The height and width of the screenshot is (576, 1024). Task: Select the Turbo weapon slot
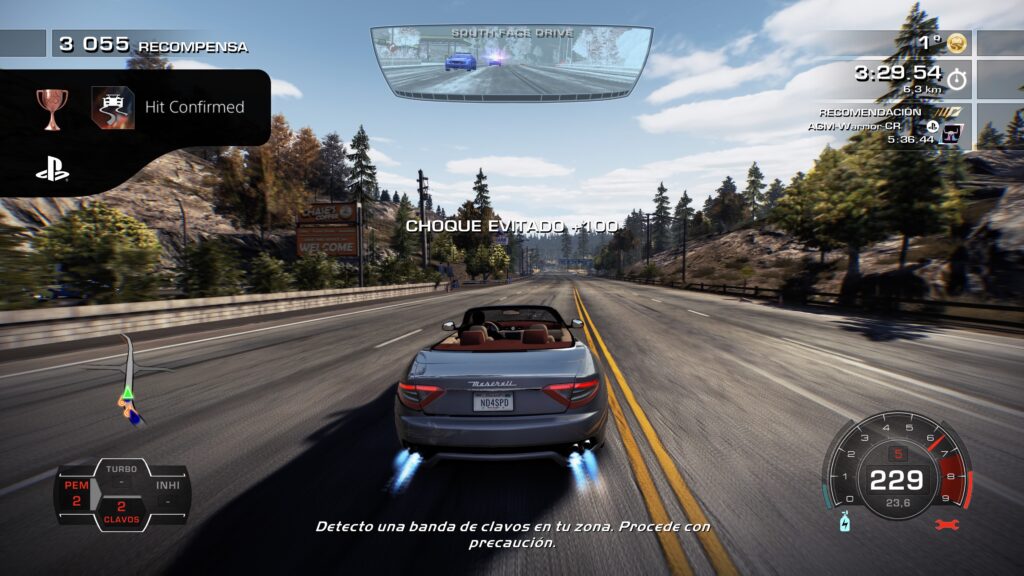pos(121,474)
